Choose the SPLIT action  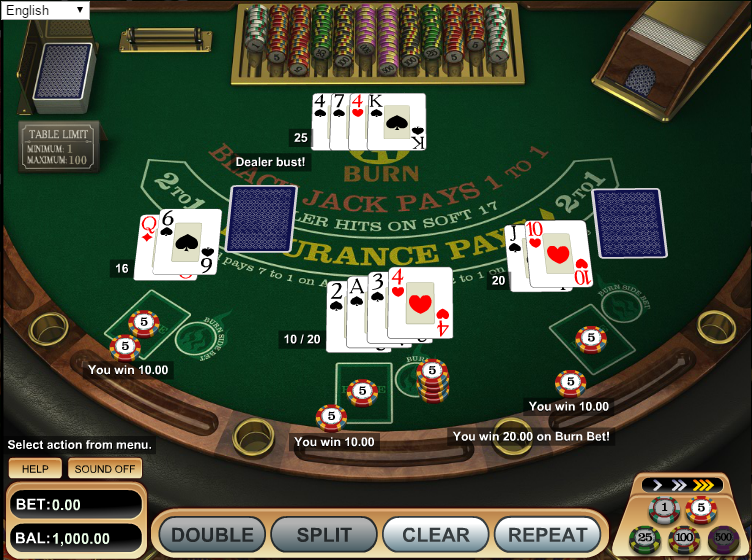coord(324,535)
